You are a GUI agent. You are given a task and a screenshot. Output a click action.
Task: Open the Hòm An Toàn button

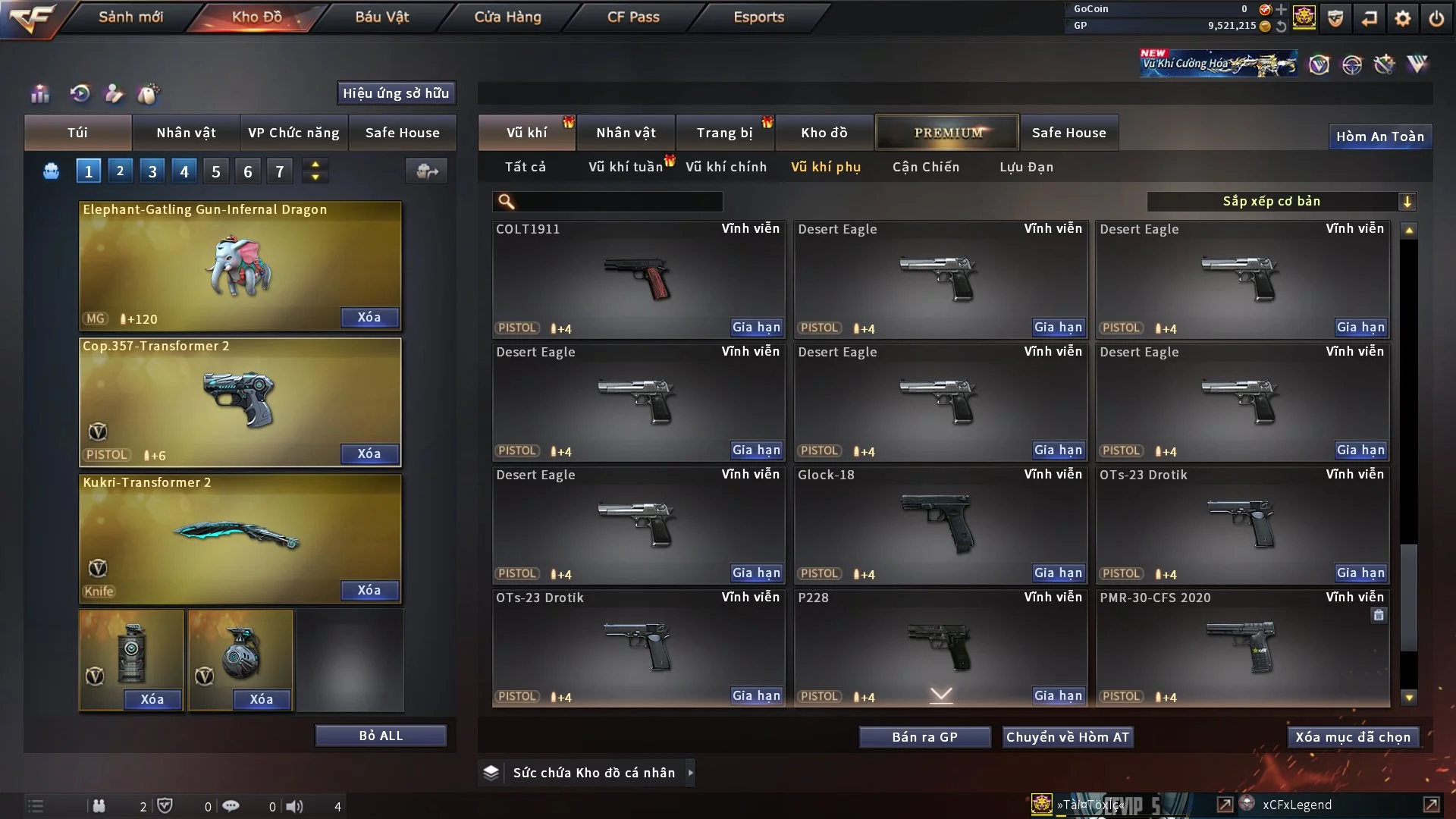pyautogui.click(x=1379, y=136)
